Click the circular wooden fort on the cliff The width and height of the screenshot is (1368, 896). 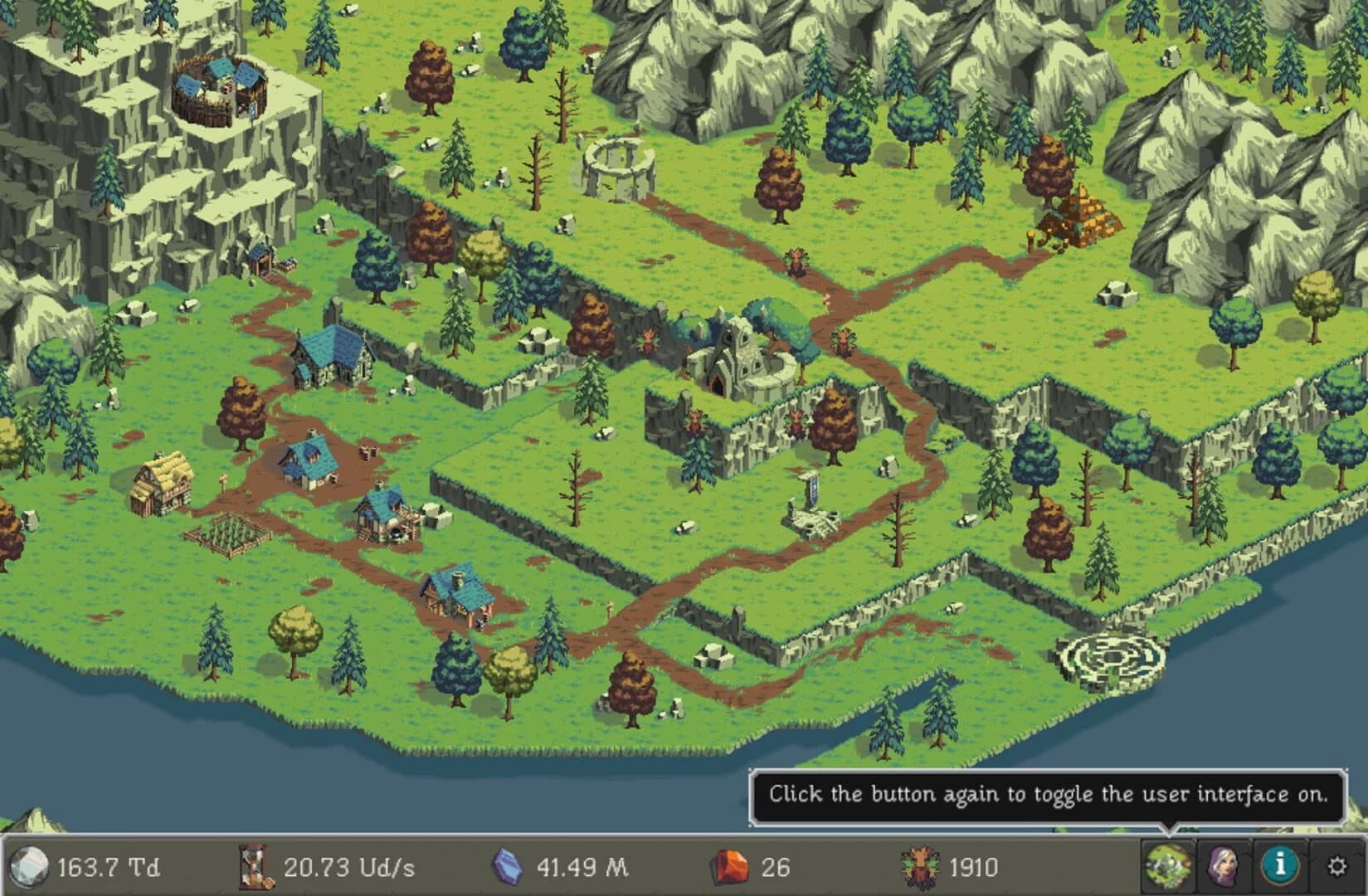coord(220,91)
